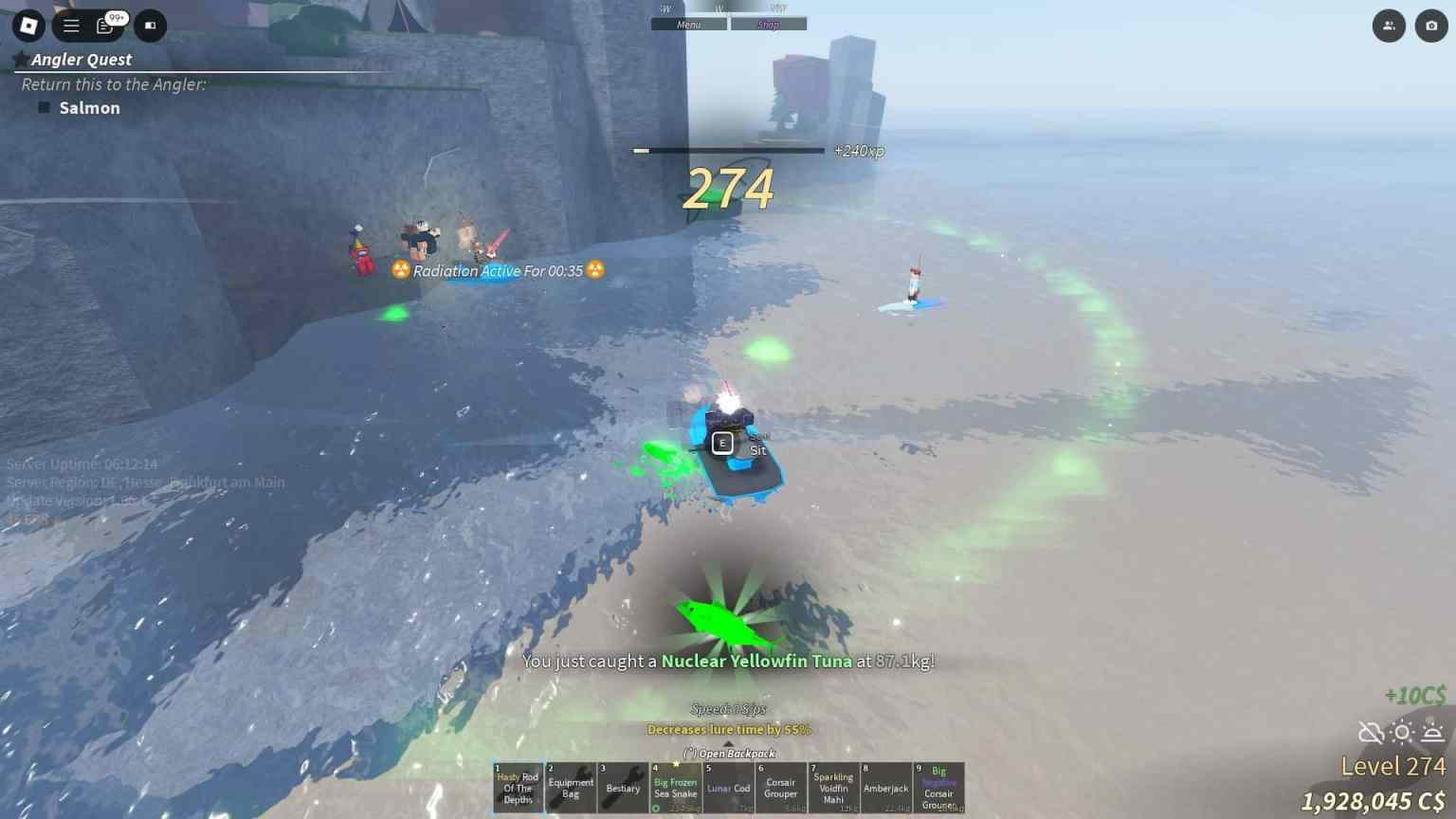Open the Equipment Bag from the hotbar
The image size is (1456, 819).
570,788
